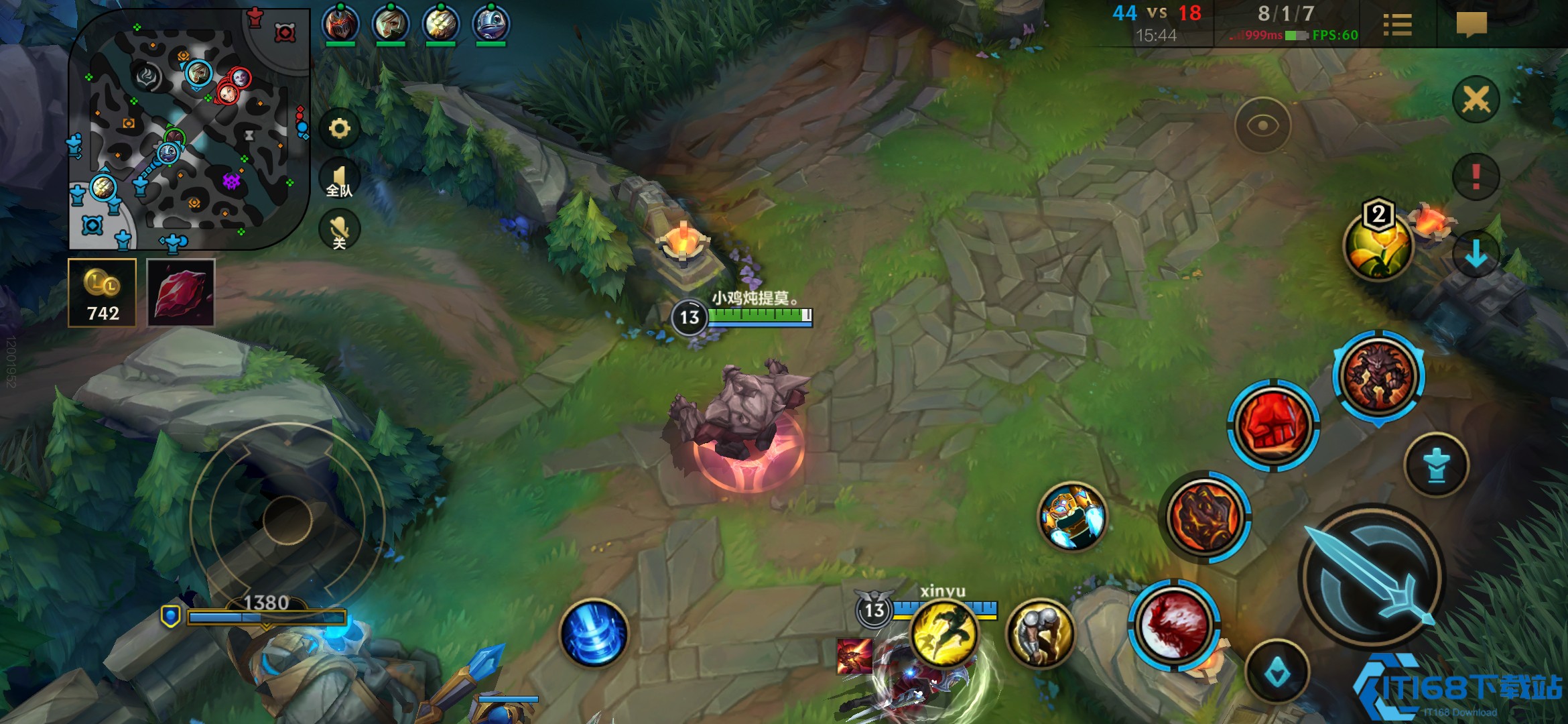Open the shop with the gold coins
Screen dimensions: 1568x724
coord(103,293)
